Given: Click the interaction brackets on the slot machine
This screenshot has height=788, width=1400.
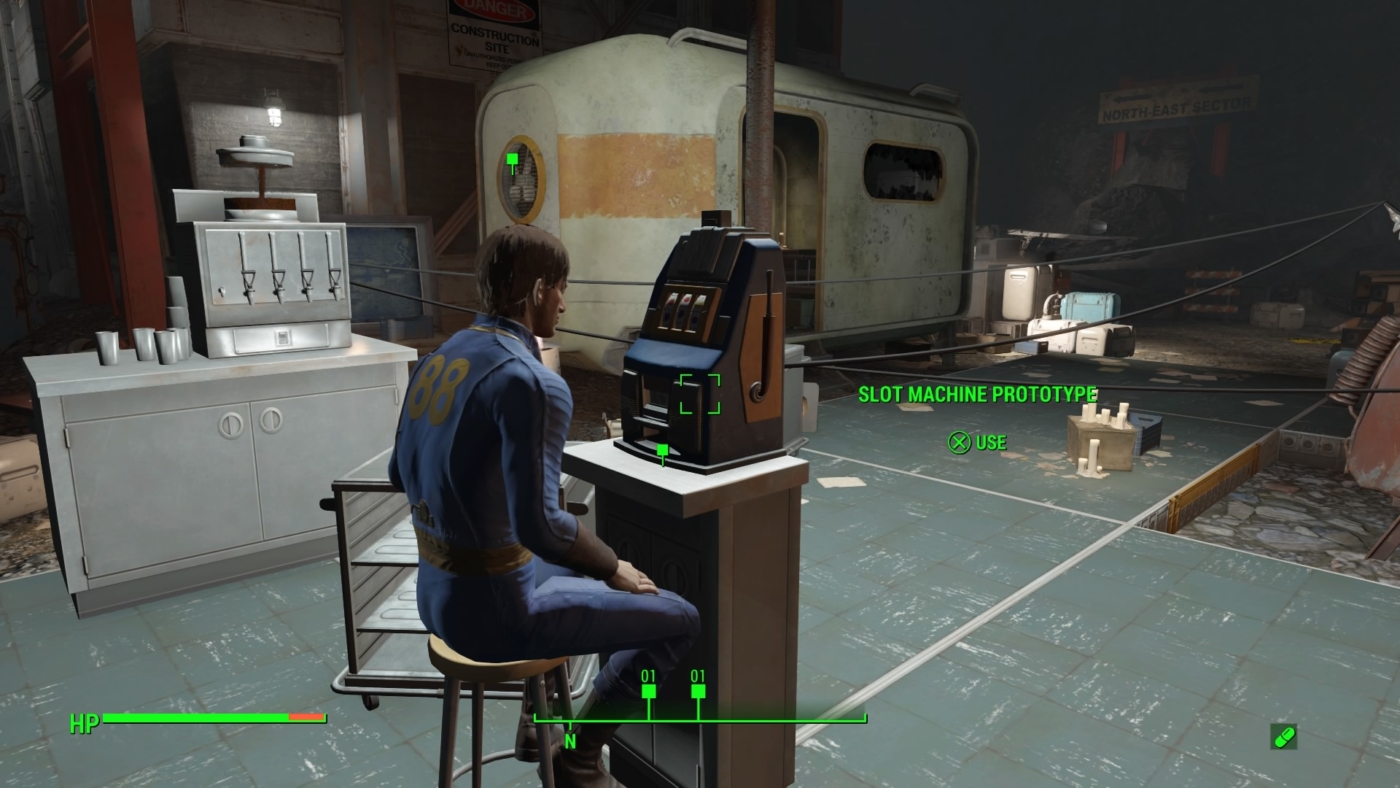Looking at the screenshot, I should coord(700,391).
